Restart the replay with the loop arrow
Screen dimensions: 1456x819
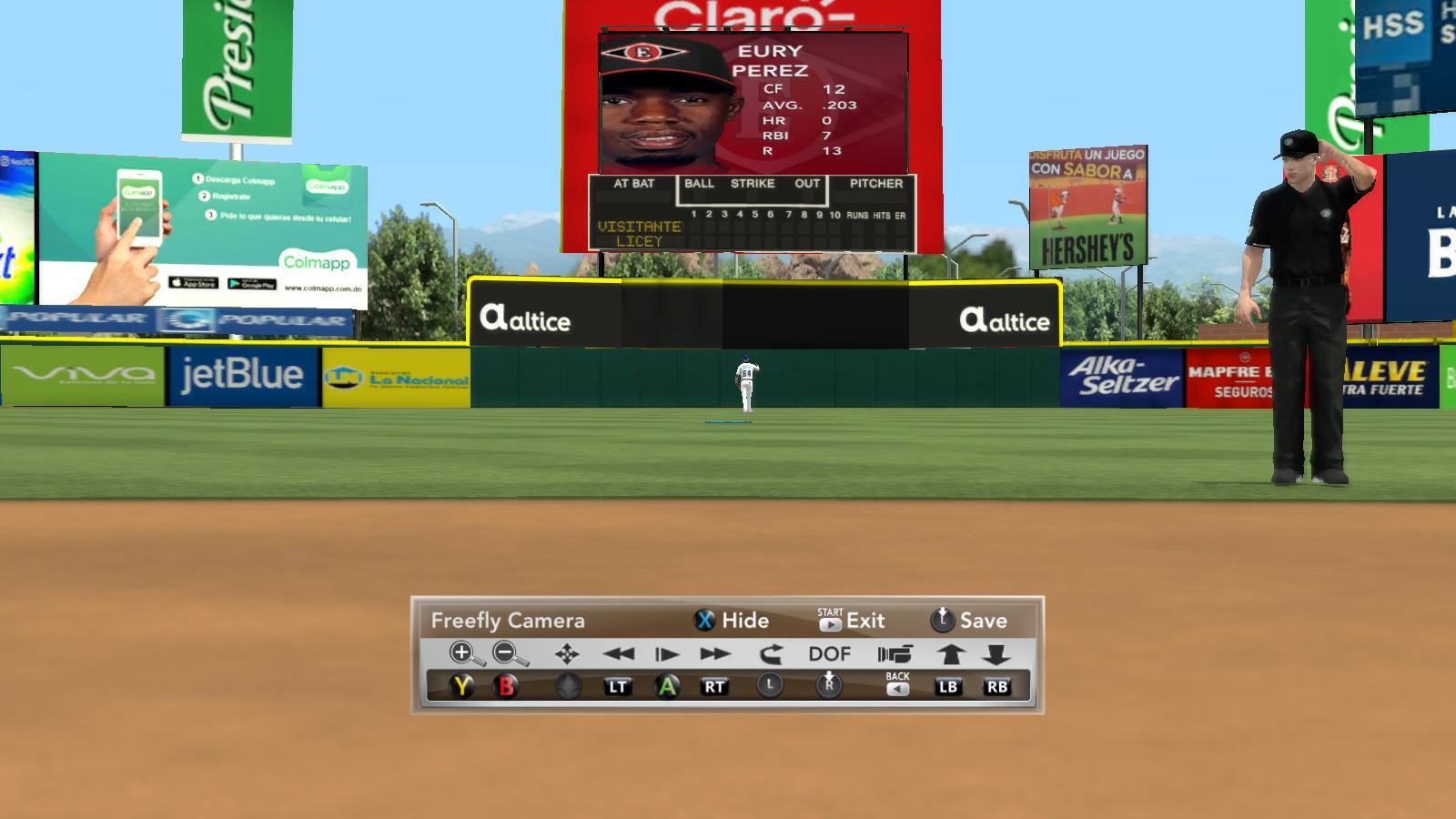tap(770, 653)
